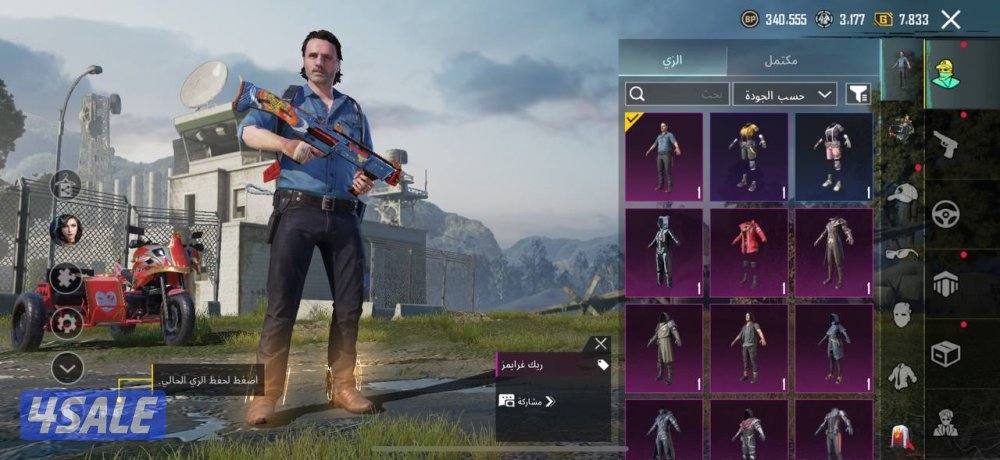Show the glasses subcategory
The width and height of the screenshot is (1000, 460).
click(x=903, y=253)
